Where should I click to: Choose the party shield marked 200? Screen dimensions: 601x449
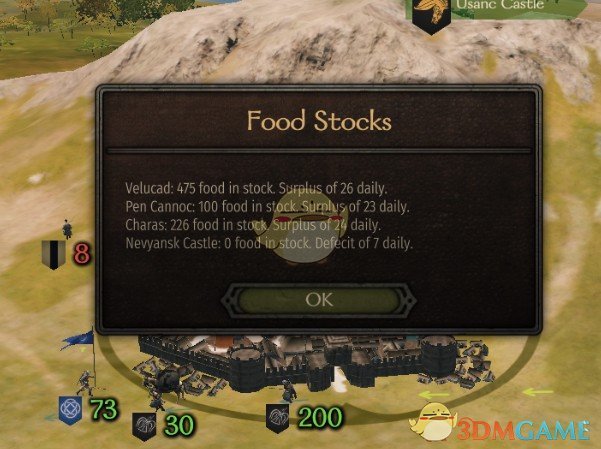pos(279,417)
